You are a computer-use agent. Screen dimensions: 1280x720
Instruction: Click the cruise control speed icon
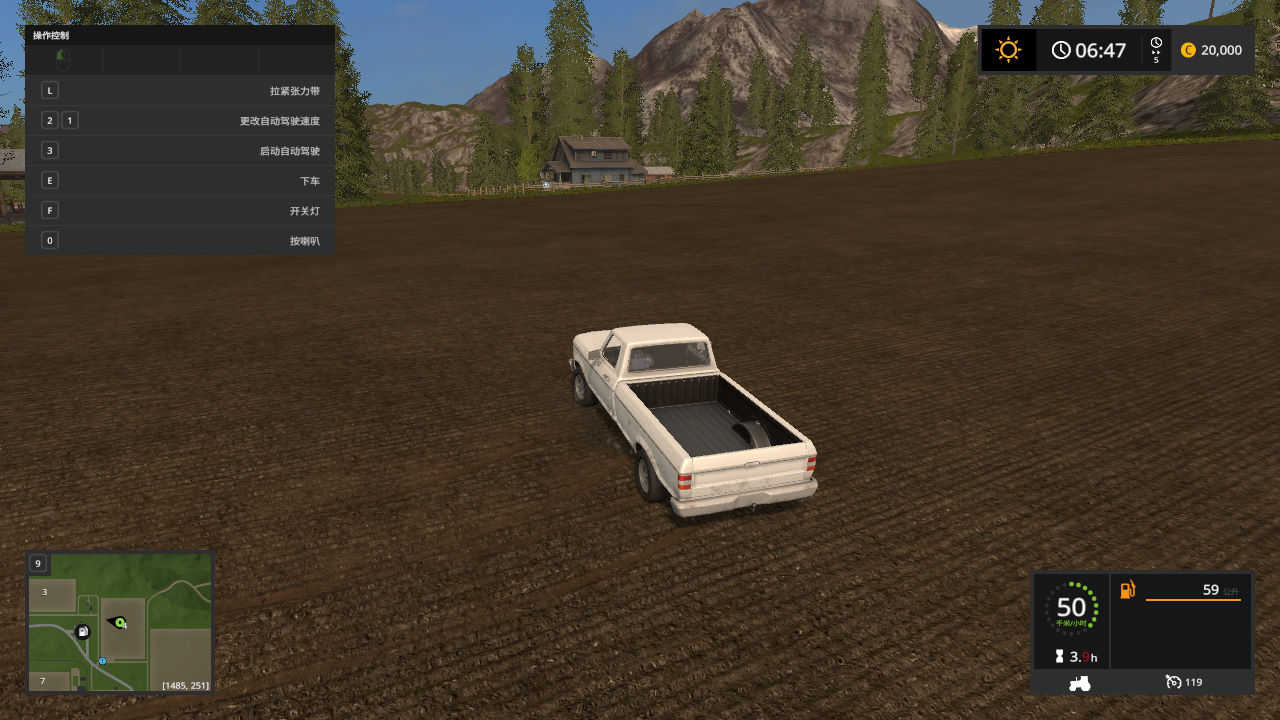[x=1174, y=682]
